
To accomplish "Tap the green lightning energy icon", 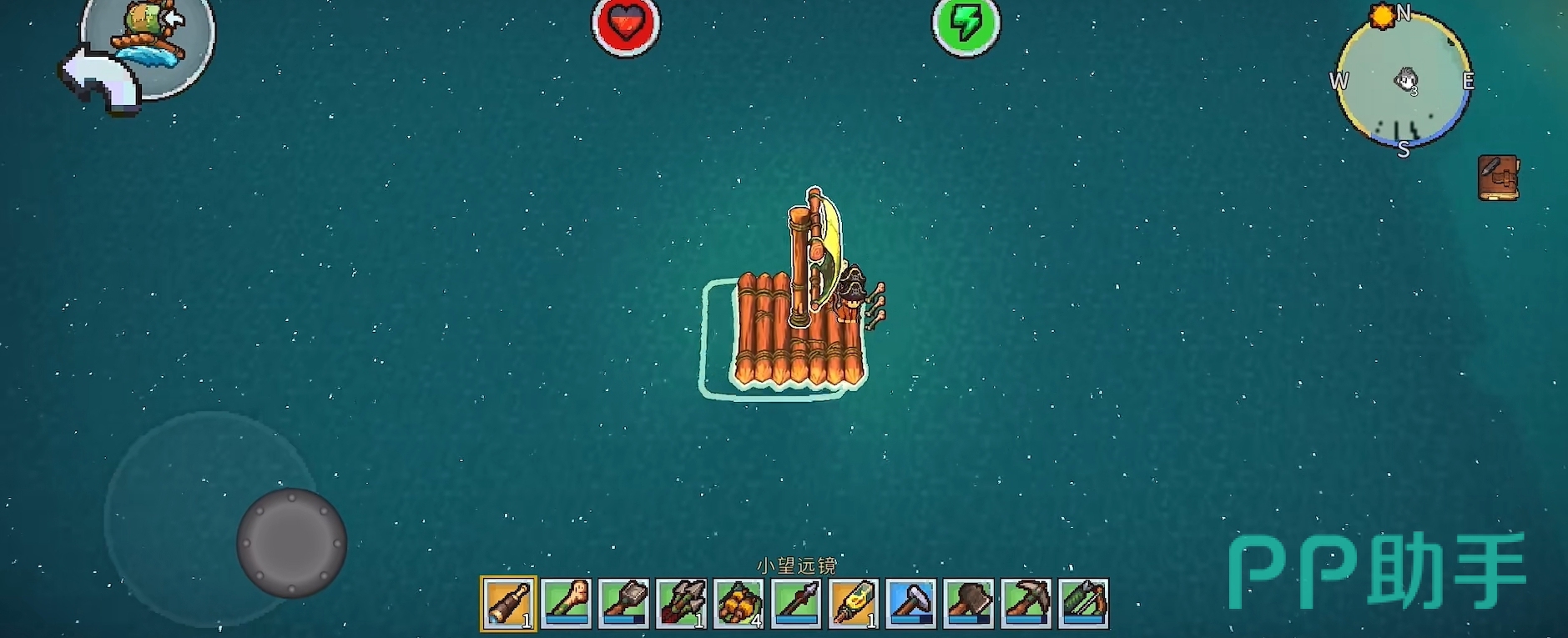I will pyautogui.click(x=966, y=24).
